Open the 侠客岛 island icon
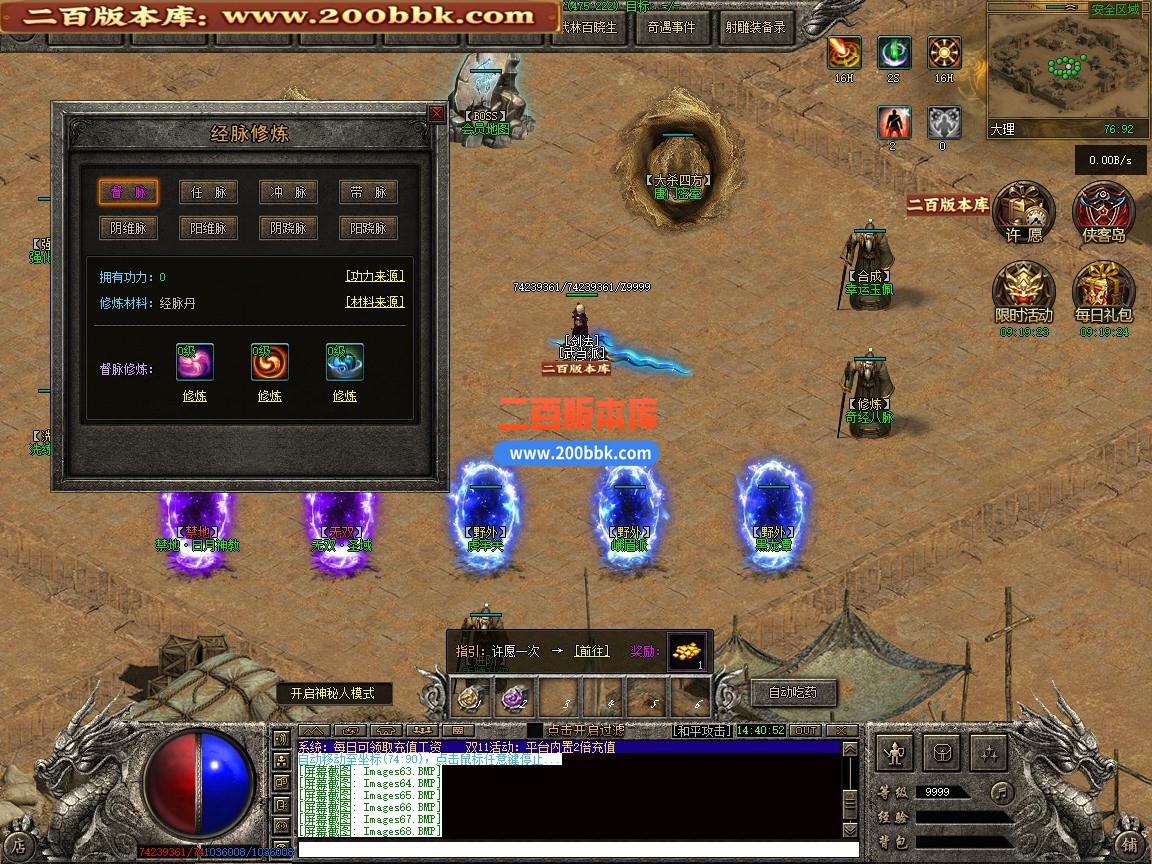Viewport: 1152px width, 864px height. 1103,213
